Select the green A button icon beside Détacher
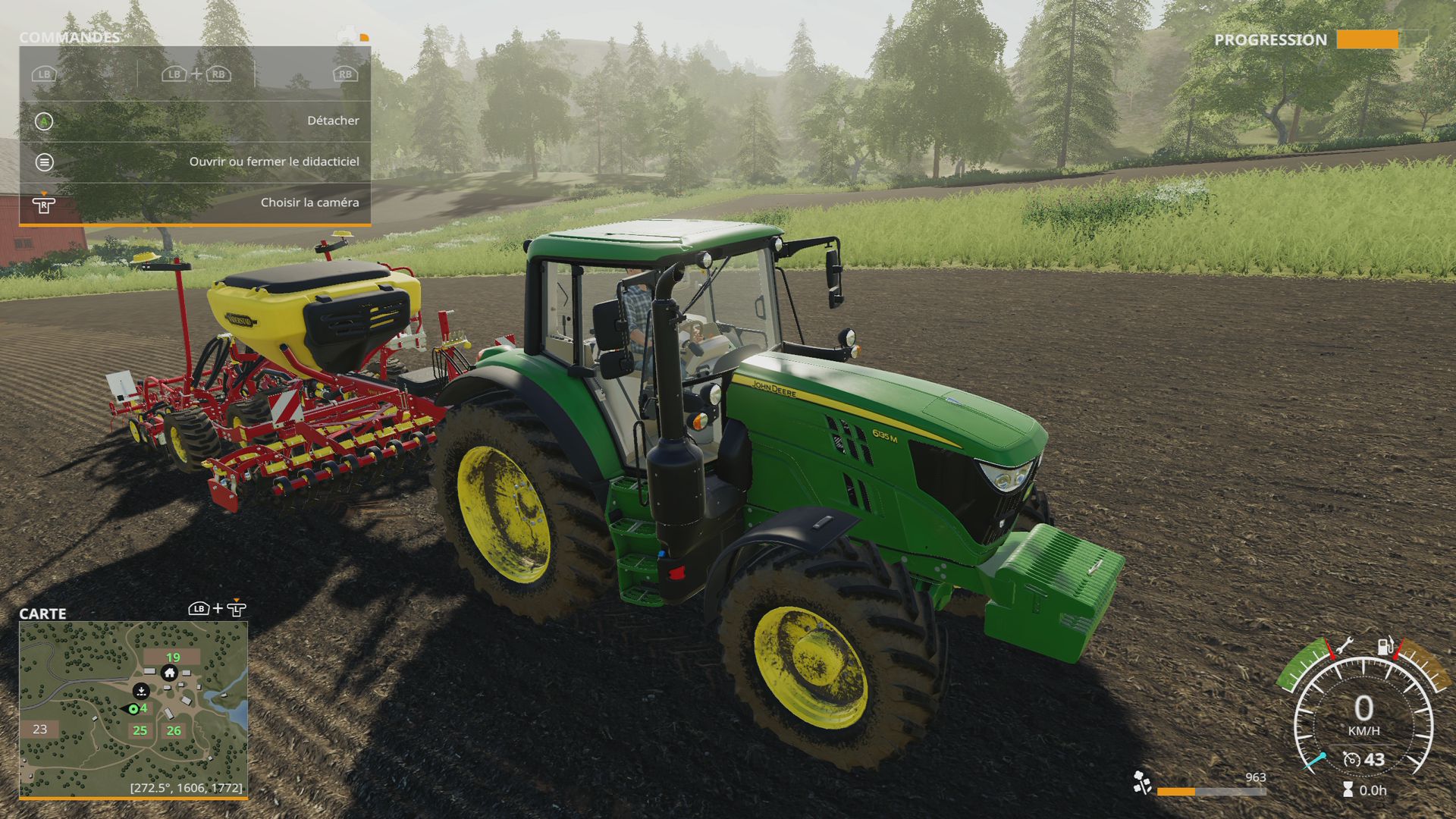 pos(44,121)
